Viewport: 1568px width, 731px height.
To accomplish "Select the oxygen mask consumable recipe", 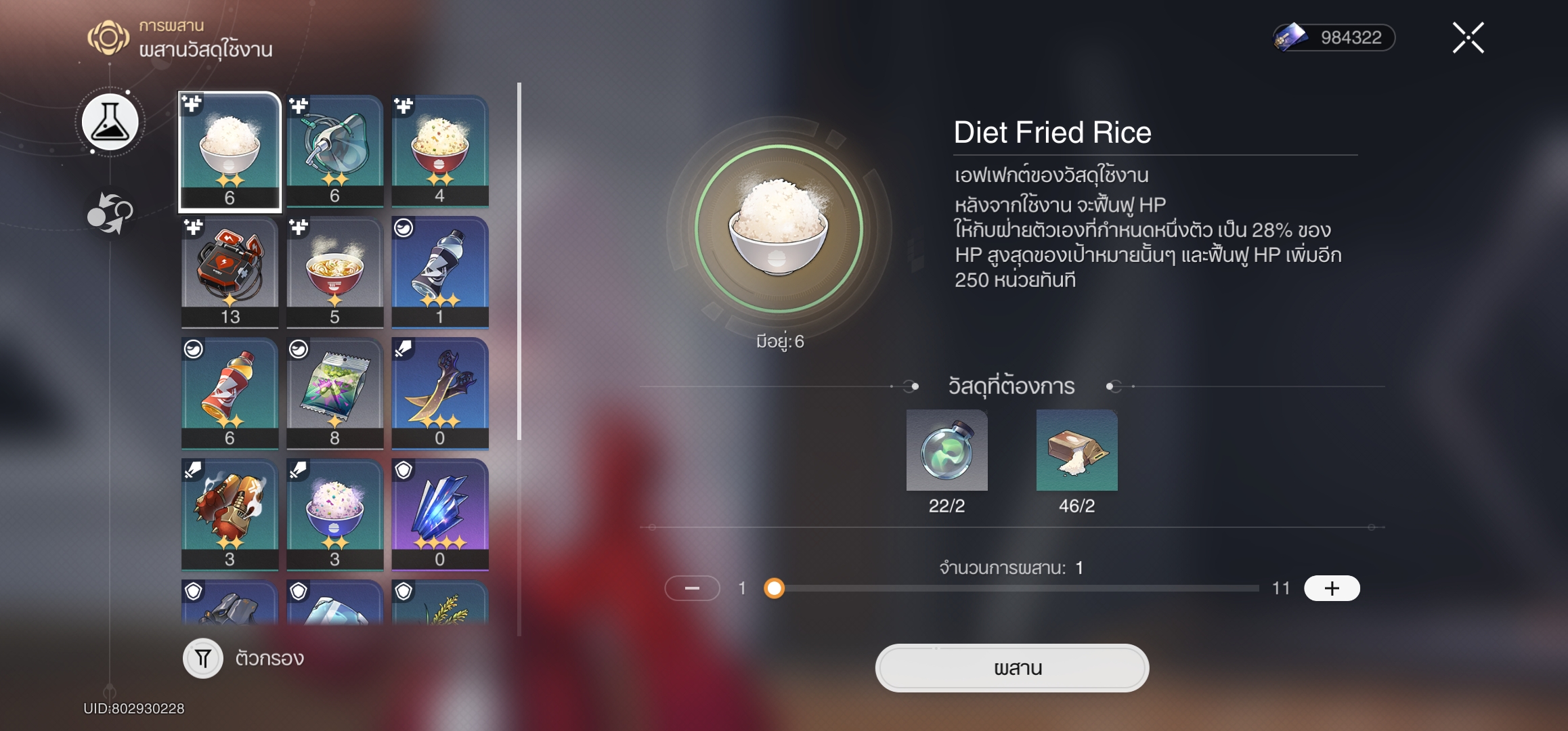I will point(334,150).
